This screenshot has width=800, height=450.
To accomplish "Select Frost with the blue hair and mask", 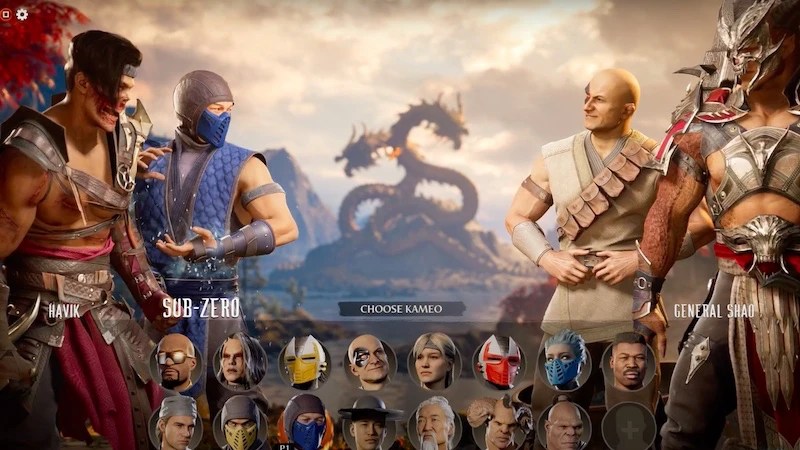I will (564, 362).
